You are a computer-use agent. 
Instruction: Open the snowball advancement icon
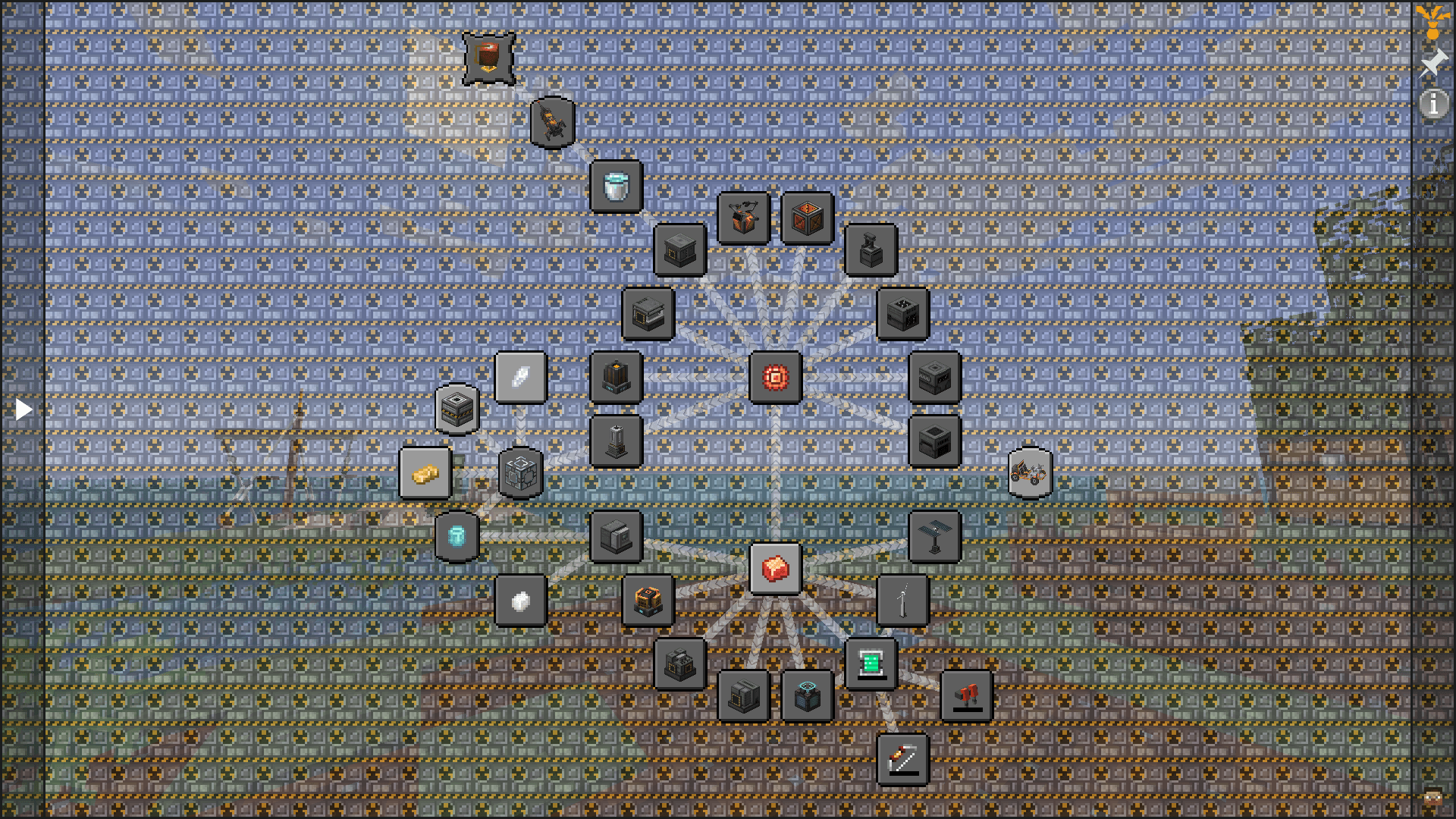pos(521,600)
